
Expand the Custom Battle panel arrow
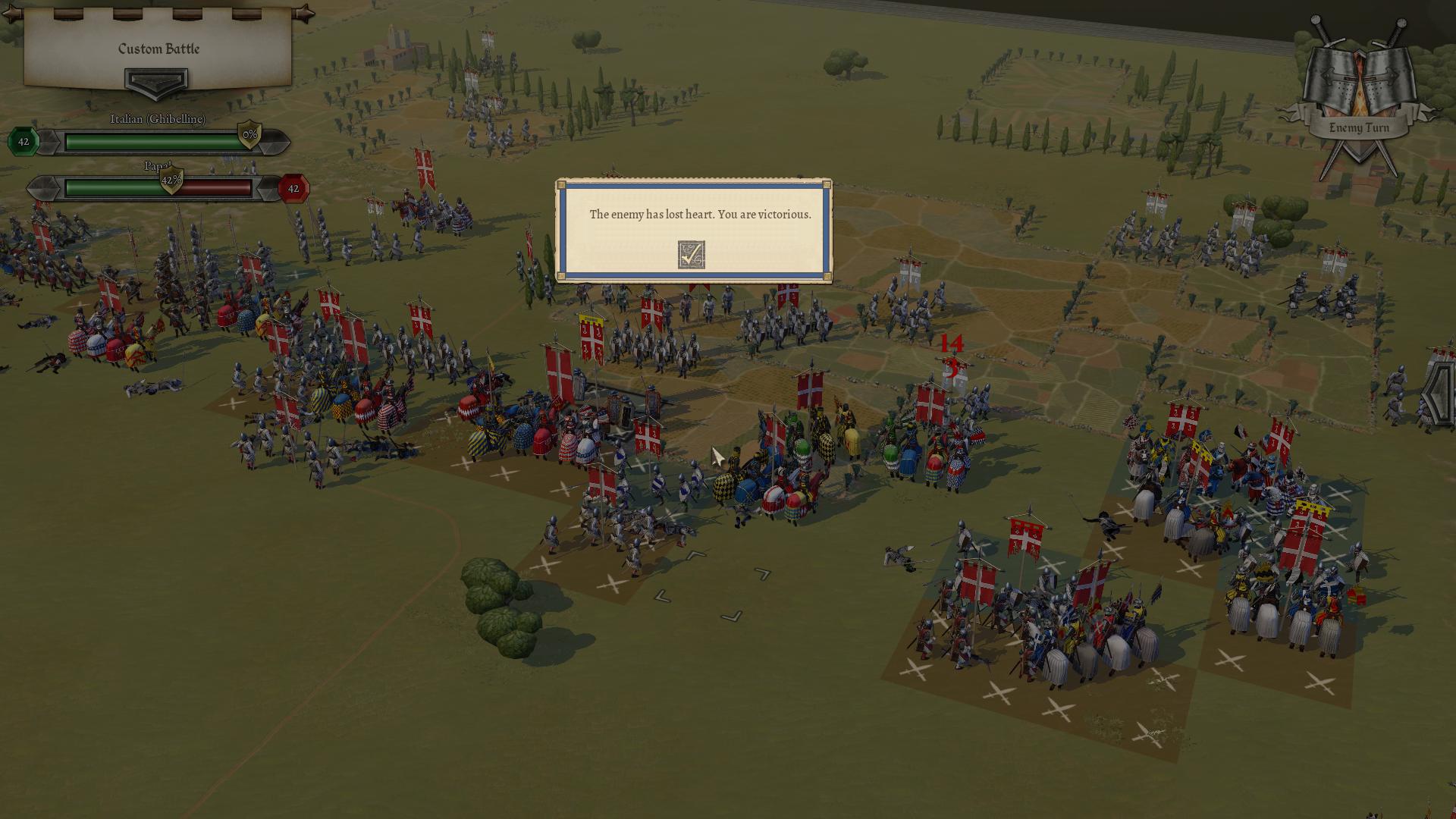156,83
